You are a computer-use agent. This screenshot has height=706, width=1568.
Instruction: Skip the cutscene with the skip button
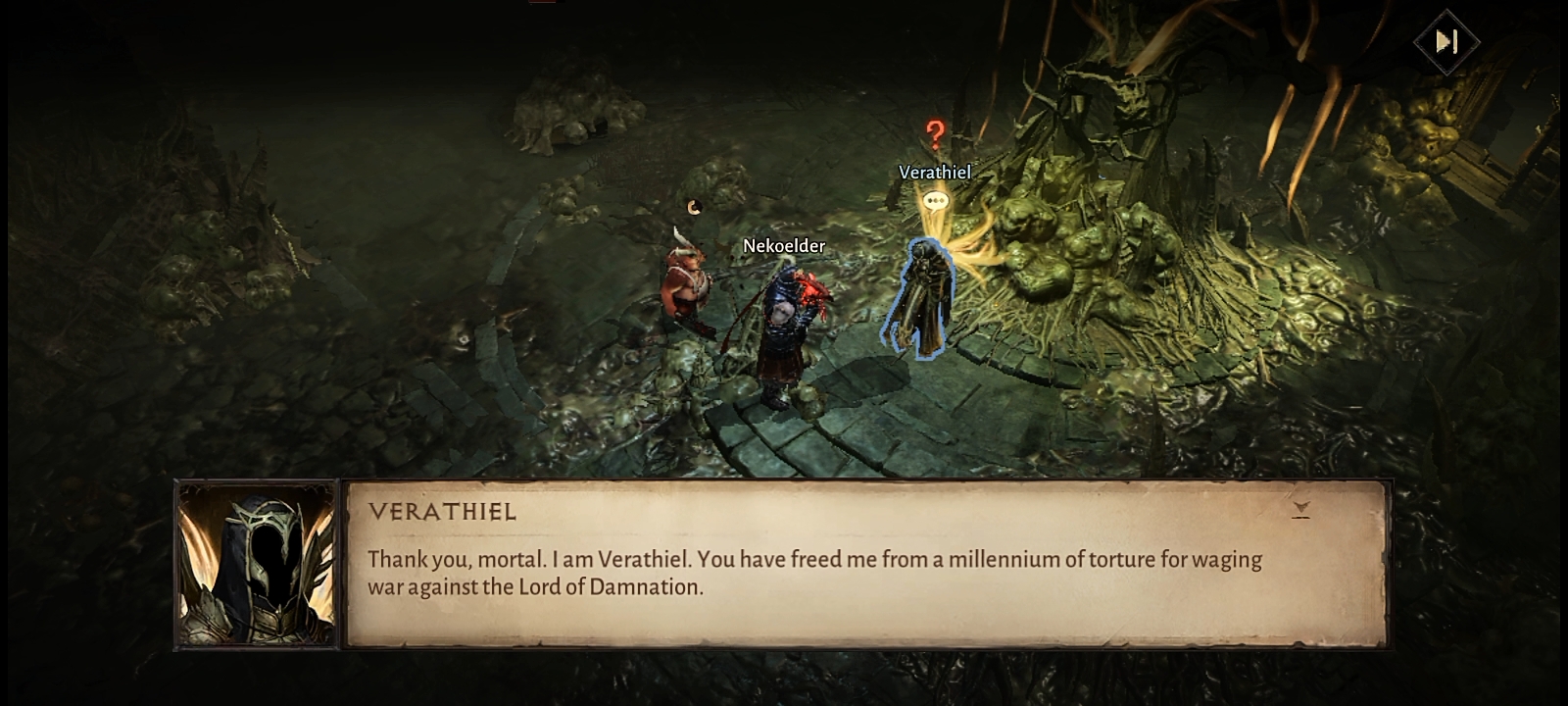(1445, 41)
